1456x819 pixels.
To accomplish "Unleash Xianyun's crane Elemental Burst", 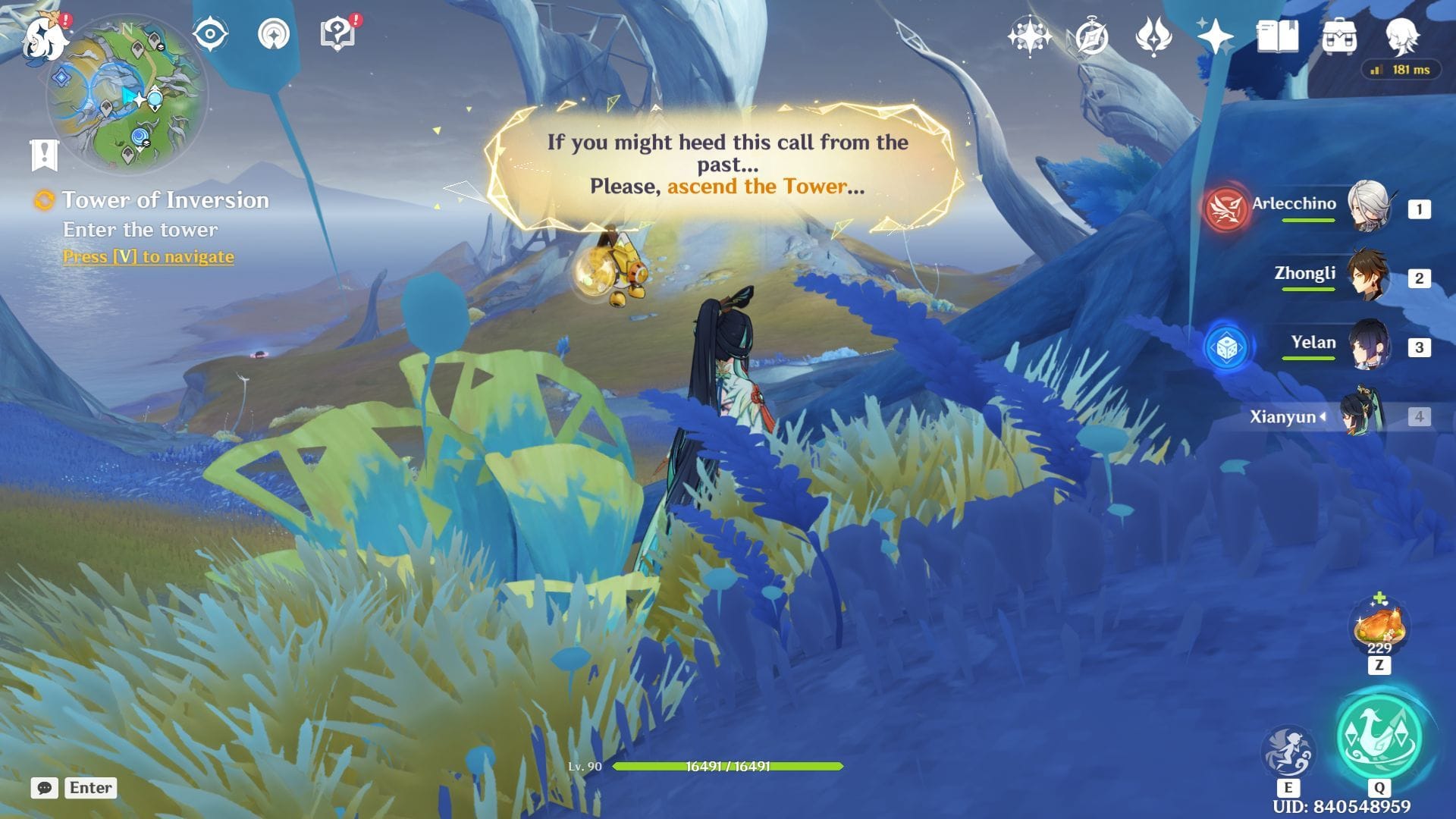I will pyautogui.click(x=1379, y=736).
